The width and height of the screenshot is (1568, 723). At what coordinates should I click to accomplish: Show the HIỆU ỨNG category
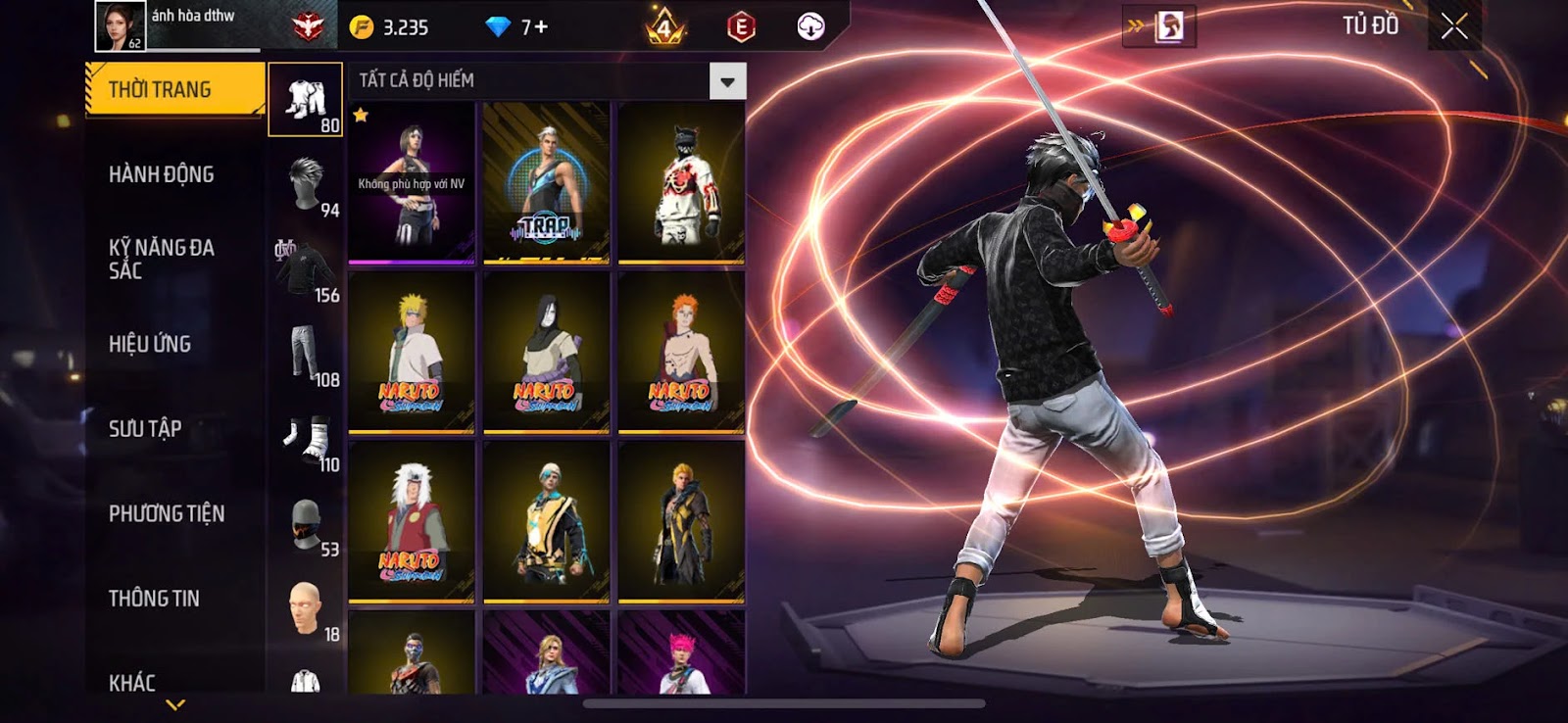[x=150, y=344]
